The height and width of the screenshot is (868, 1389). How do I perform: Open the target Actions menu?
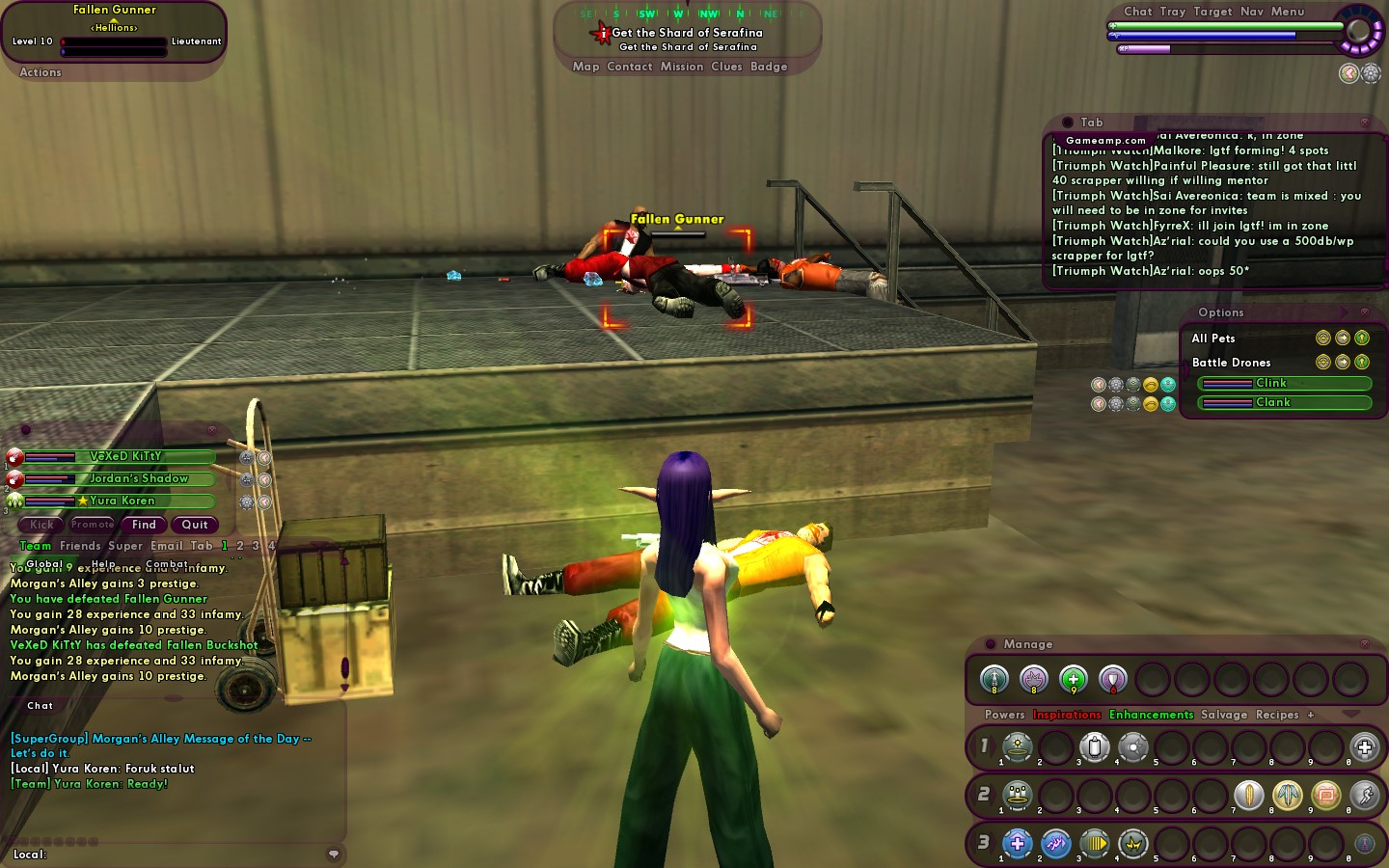(41, 72)
